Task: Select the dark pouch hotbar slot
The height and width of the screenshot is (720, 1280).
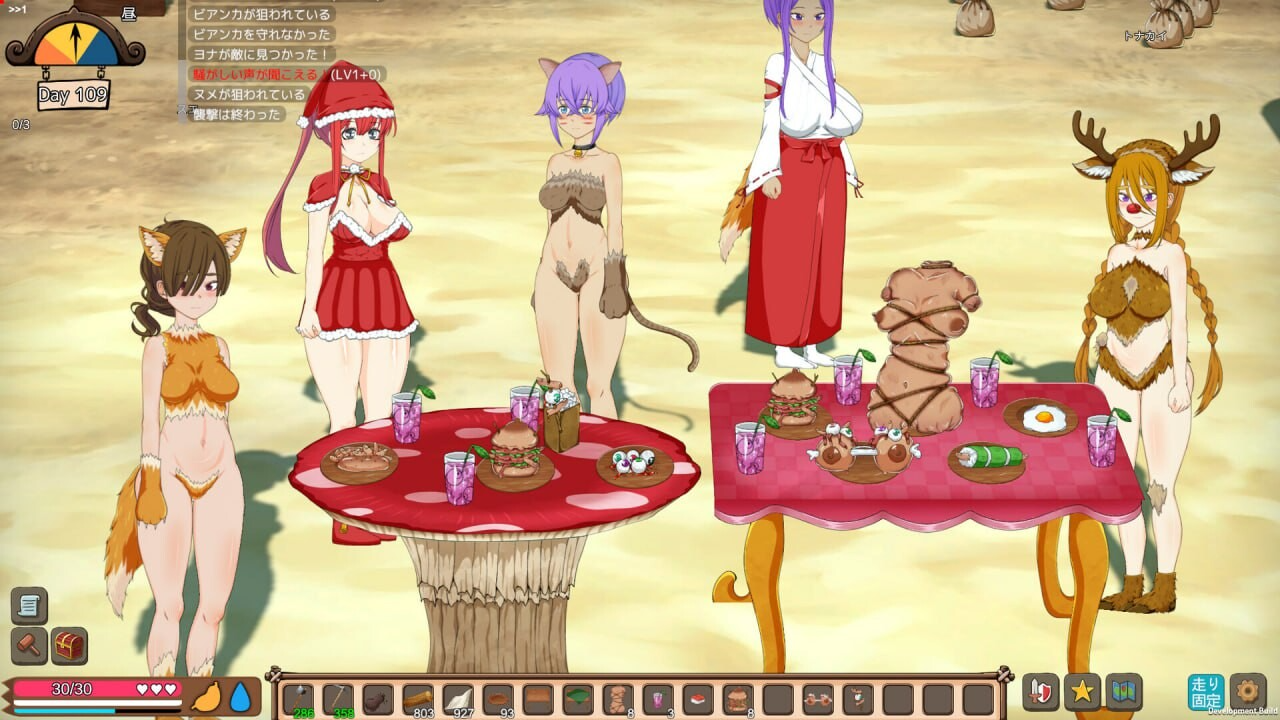Action: click(x=378, y=698)
